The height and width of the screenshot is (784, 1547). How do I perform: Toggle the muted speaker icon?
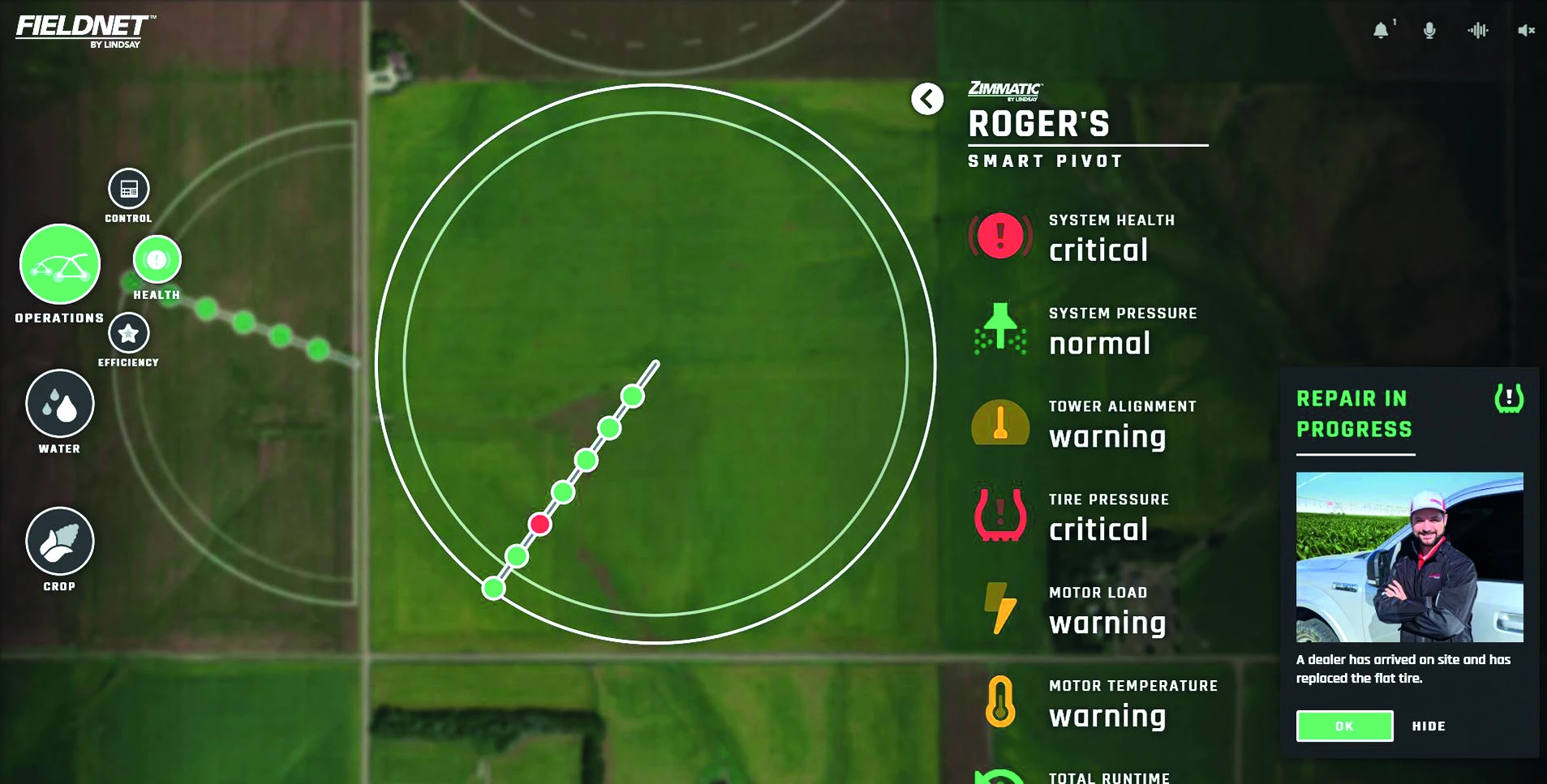point(1526,31)
